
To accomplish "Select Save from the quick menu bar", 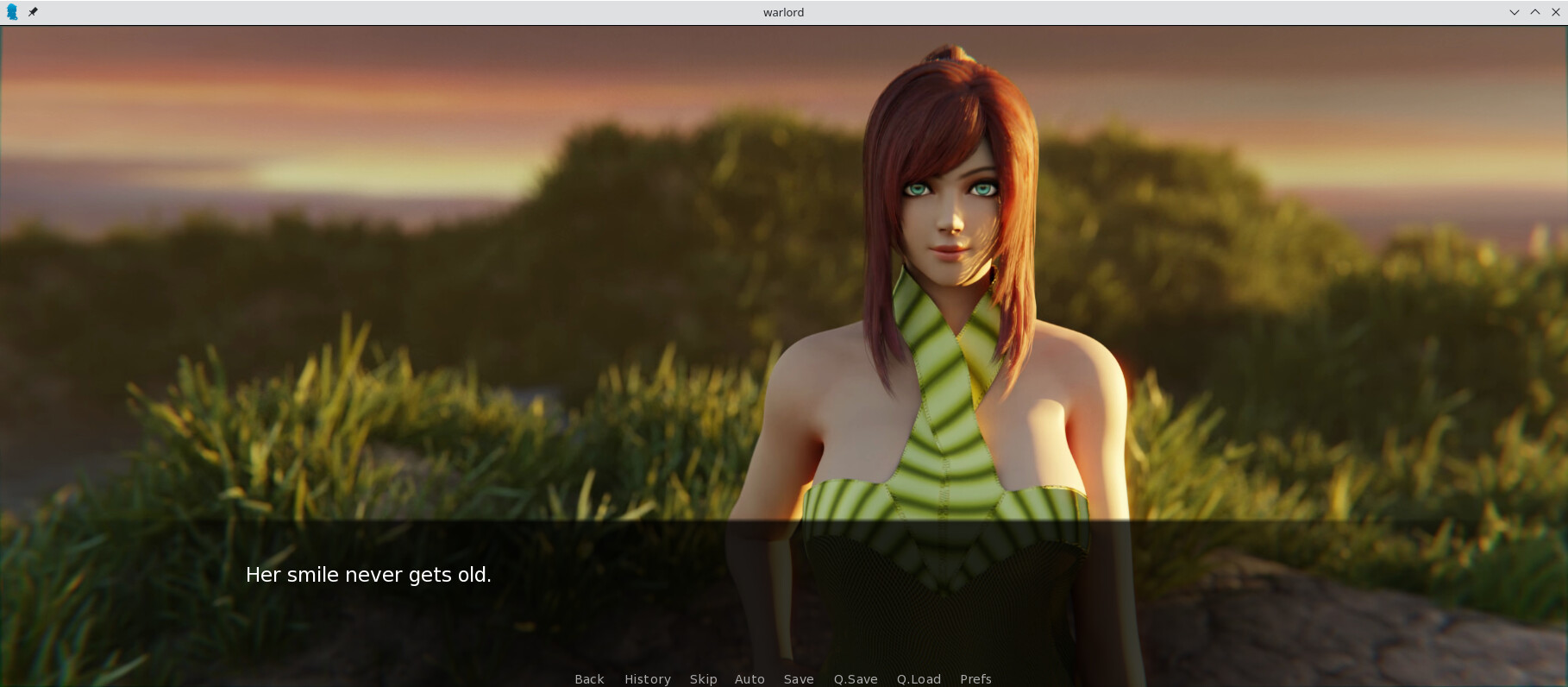I will (799, 679).
